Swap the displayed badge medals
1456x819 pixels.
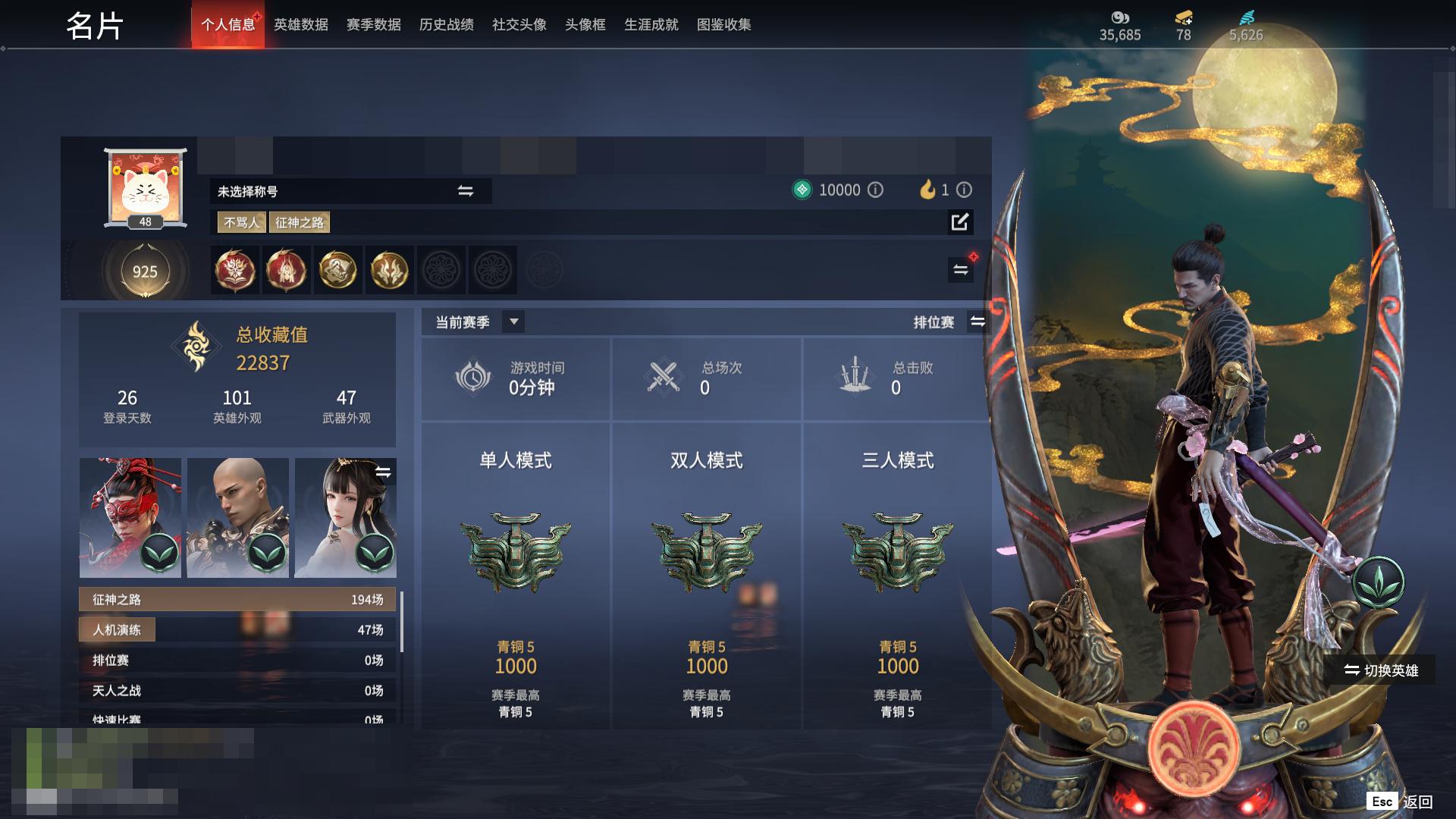click(x=960, y=269)
